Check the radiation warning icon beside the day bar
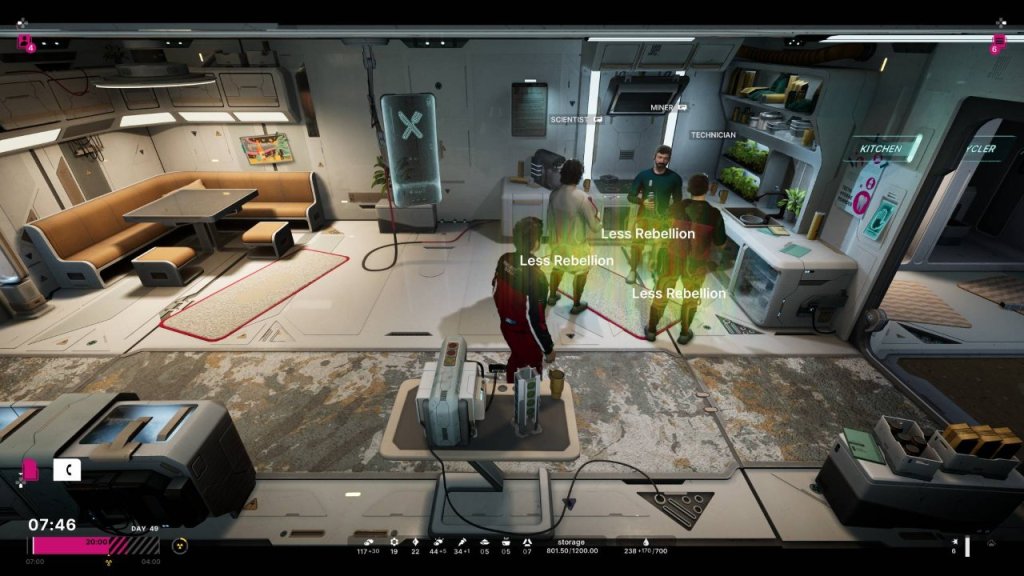Screen dimensions: 1024x576 click(x=179, y=546)
